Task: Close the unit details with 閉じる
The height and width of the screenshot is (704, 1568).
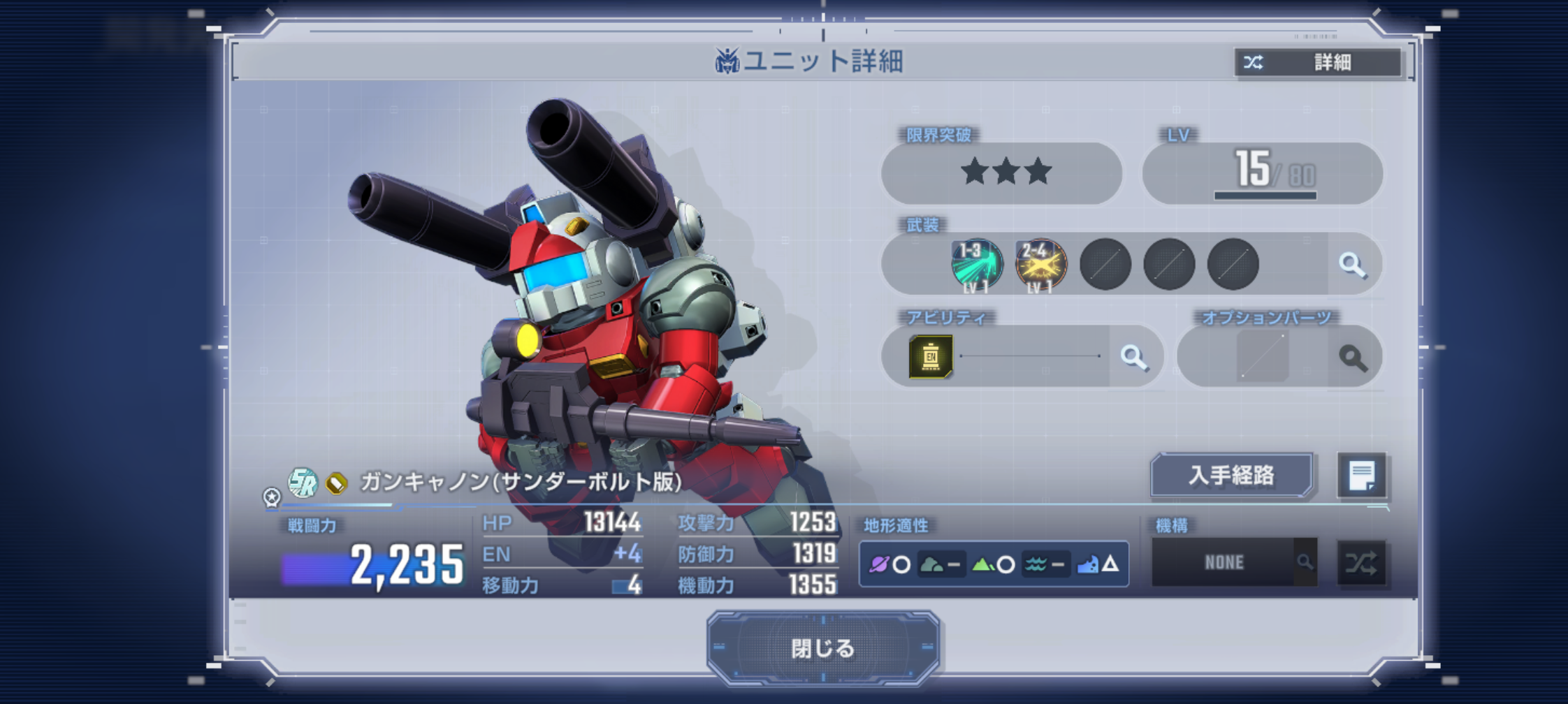Action: (822, 648)
